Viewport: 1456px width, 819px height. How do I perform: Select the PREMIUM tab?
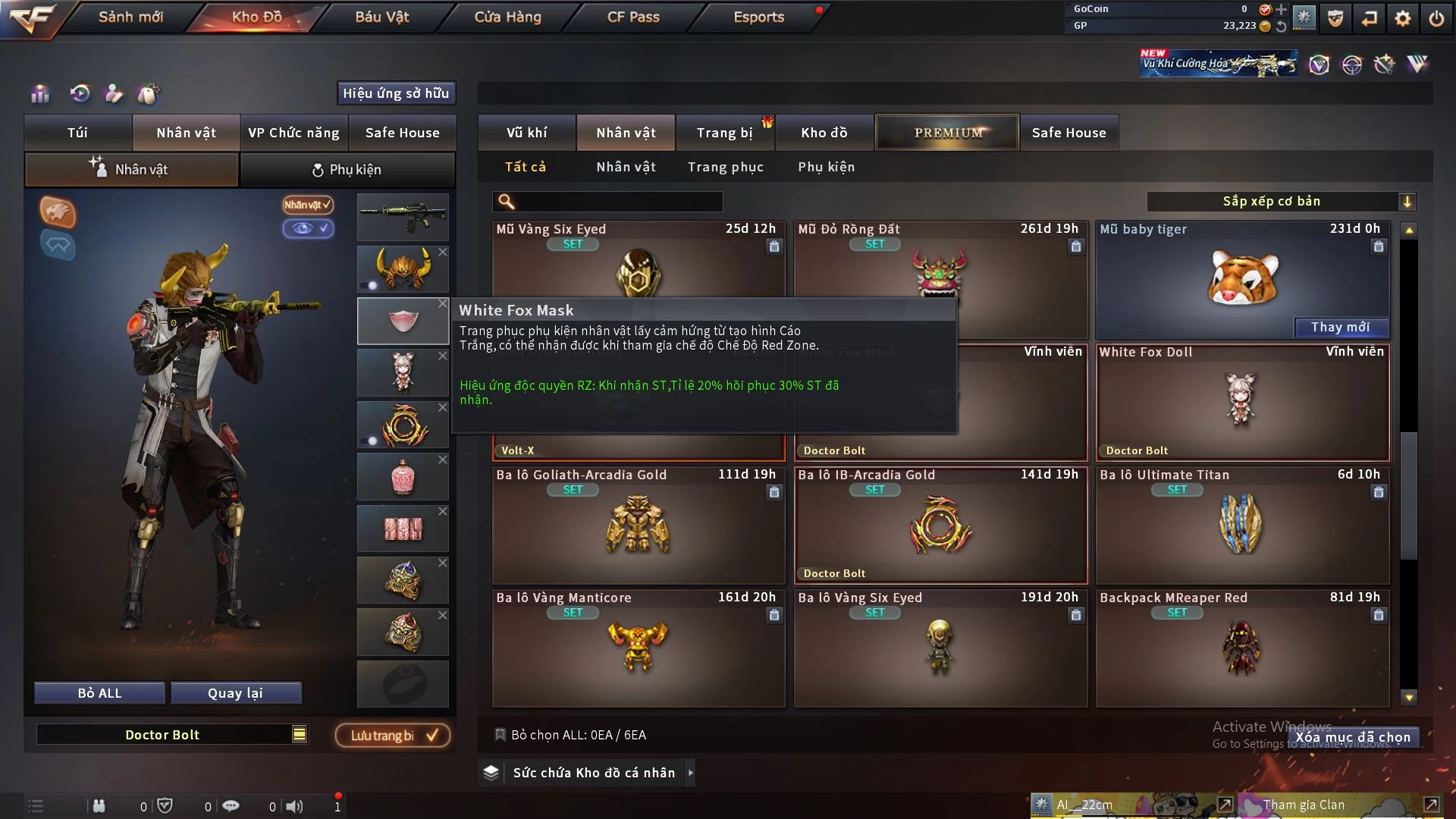click(x=947, y=133)
